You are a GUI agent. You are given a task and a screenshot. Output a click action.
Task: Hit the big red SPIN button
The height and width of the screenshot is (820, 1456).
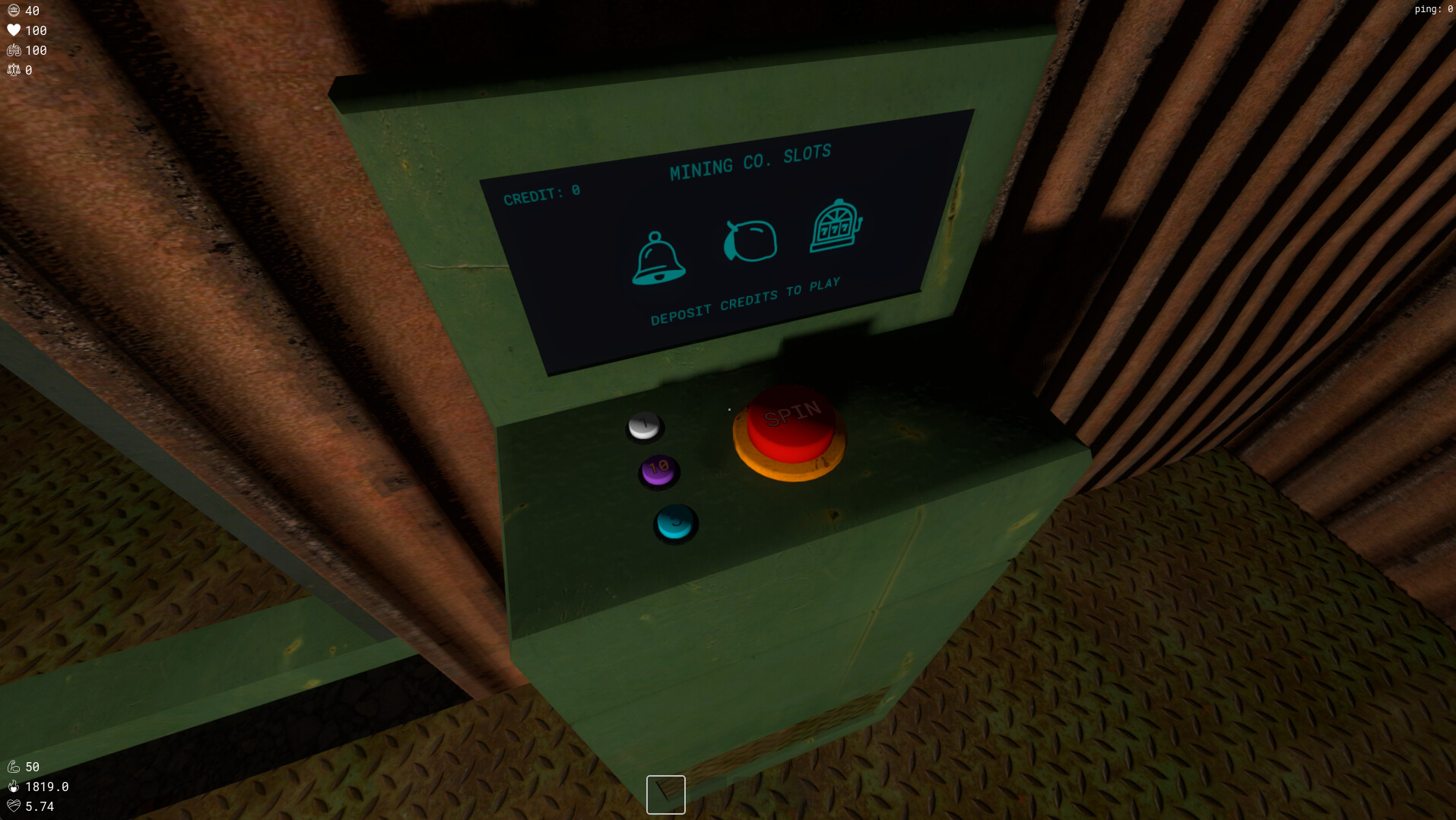[x=791, y=422]
